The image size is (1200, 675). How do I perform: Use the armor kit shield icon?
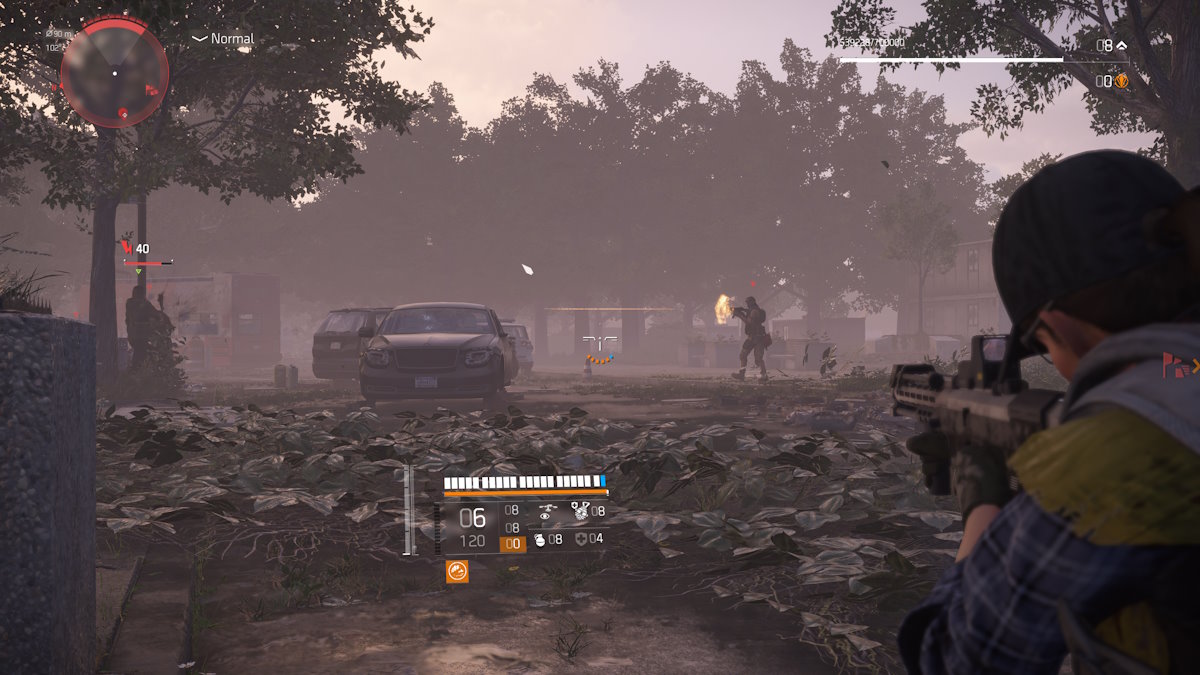[x=580, y=540]
